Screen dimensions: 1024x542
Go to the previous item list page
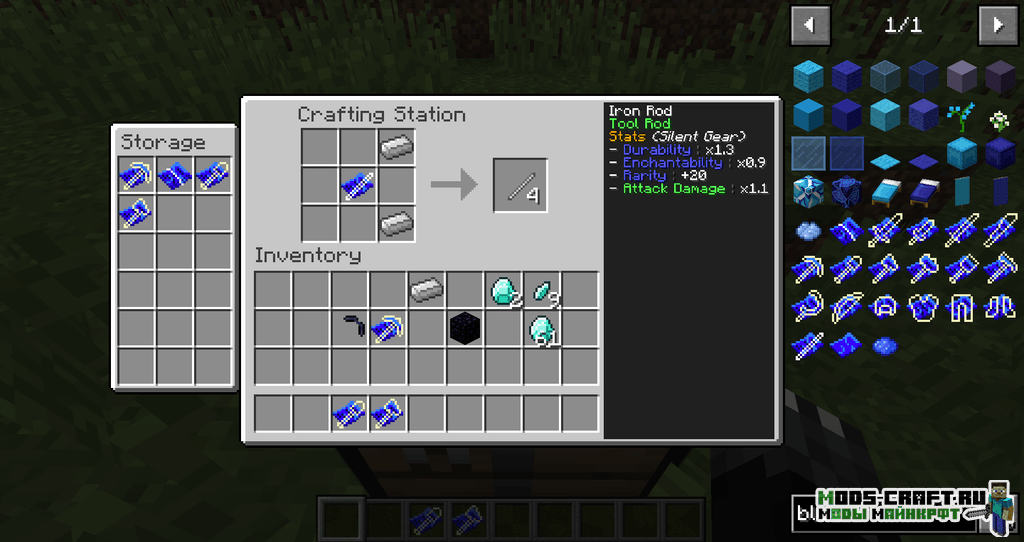810,25
